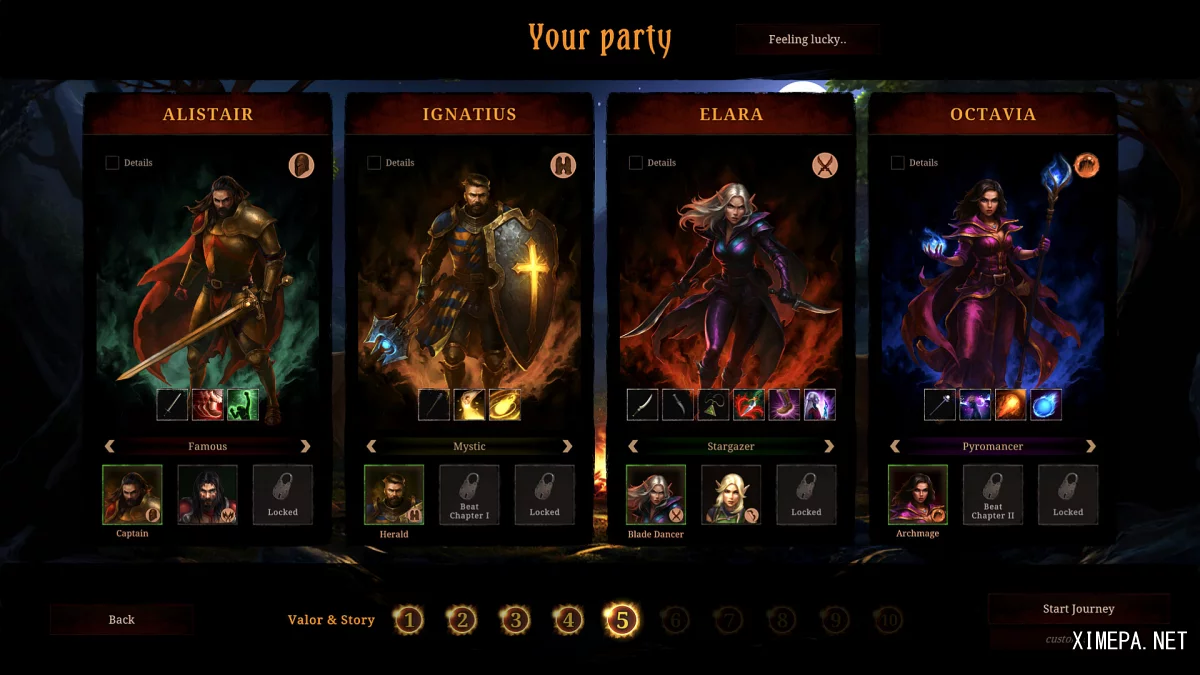This screenshot has height=675, width=1200.
Task: Advance Elara's Stargazer trait with right arrow
Action: pos(829,447)
